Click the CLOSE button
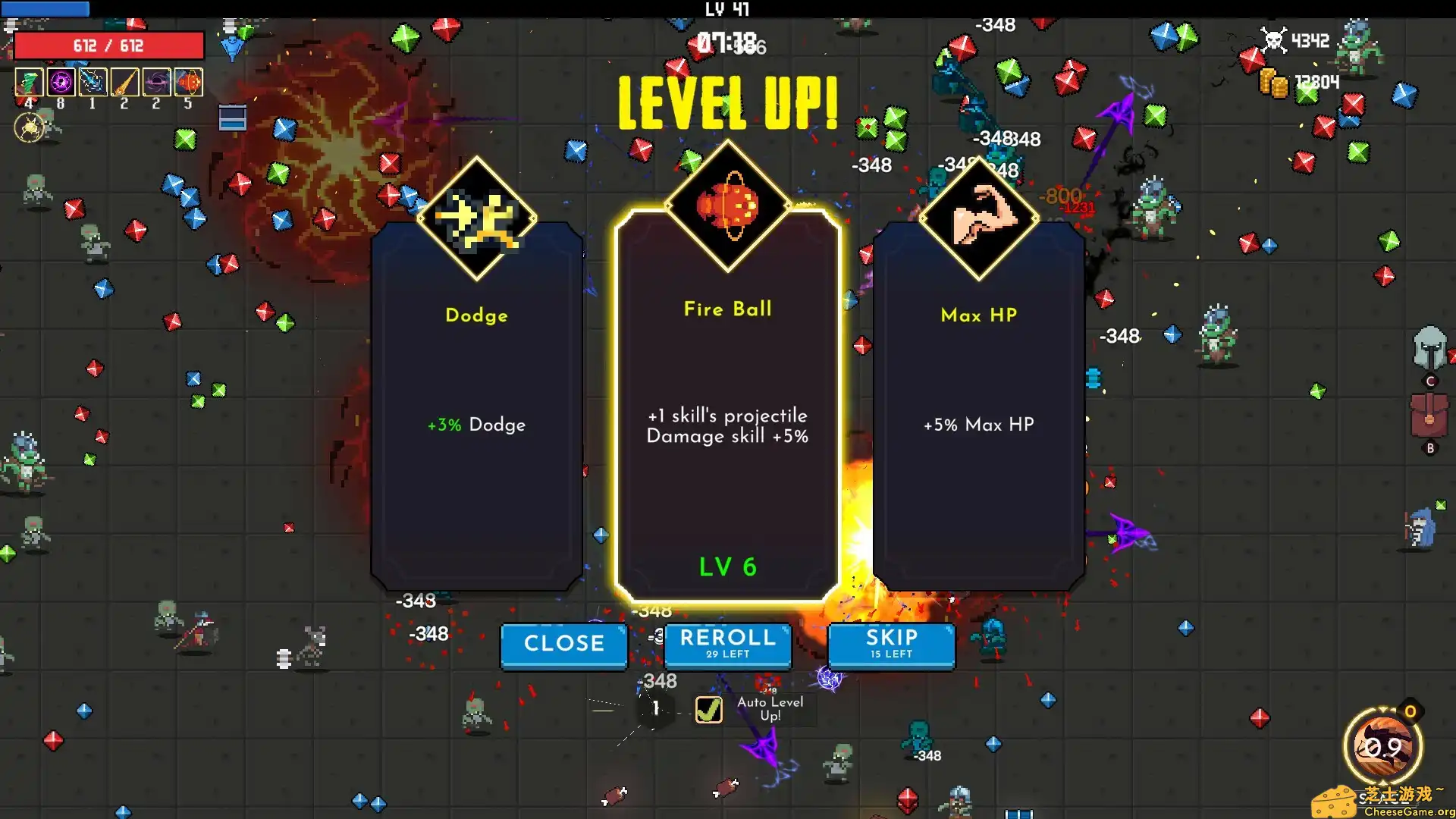This screenshot has height=819, width=1456. pyautogui.click(x=563, y=644)
